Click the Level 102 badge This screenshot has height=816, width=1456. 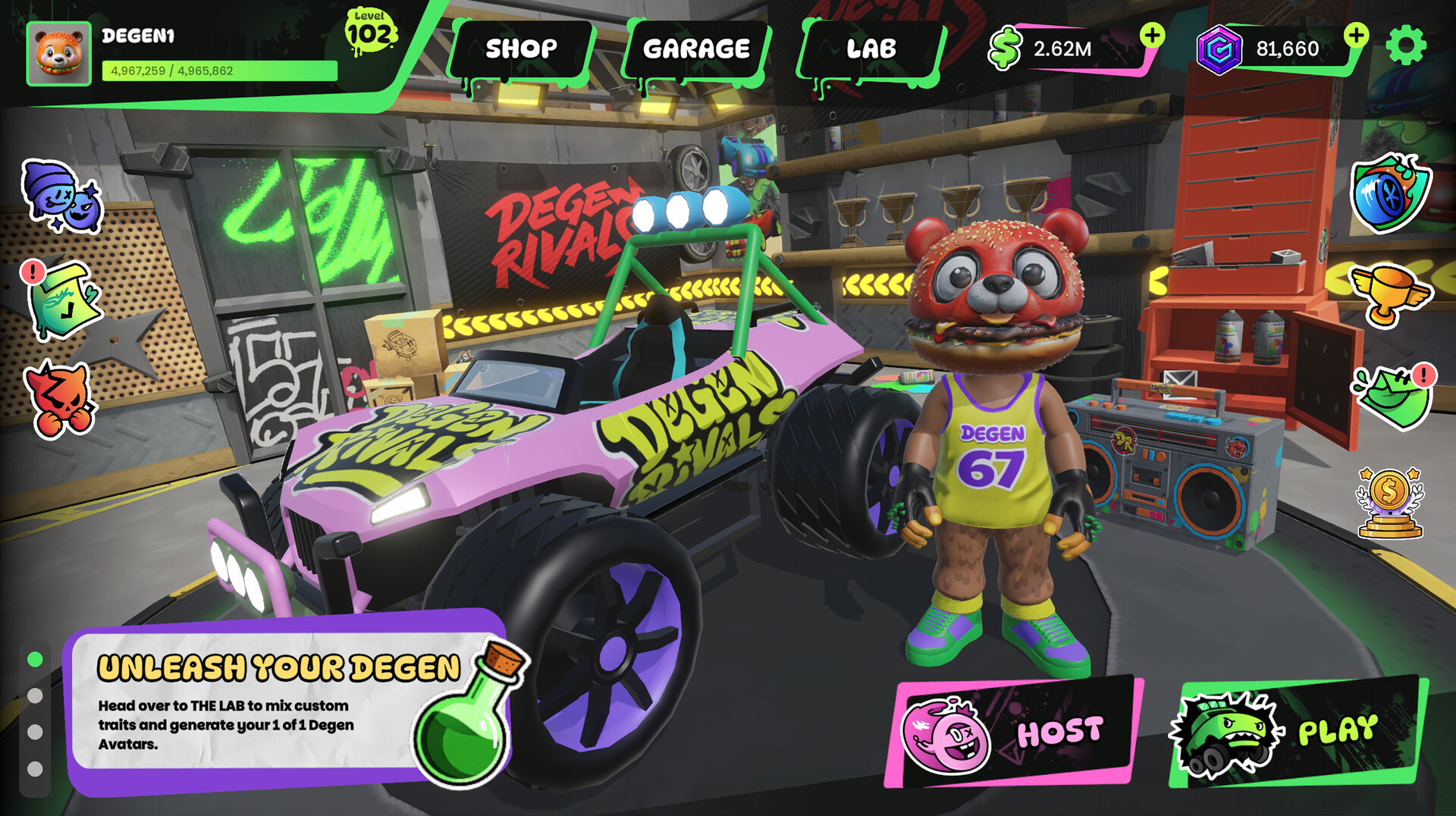click(371, 32)
